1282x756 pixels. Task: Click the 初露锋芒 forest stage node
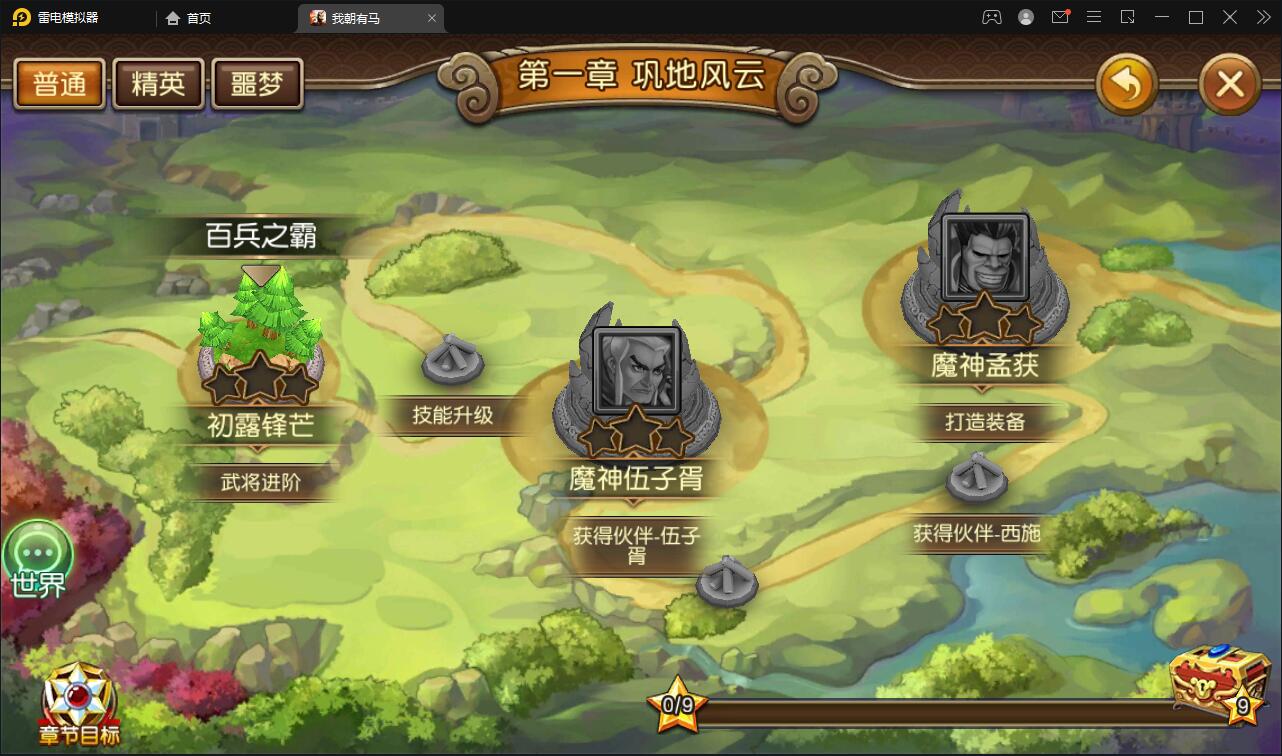click(258, 330)
